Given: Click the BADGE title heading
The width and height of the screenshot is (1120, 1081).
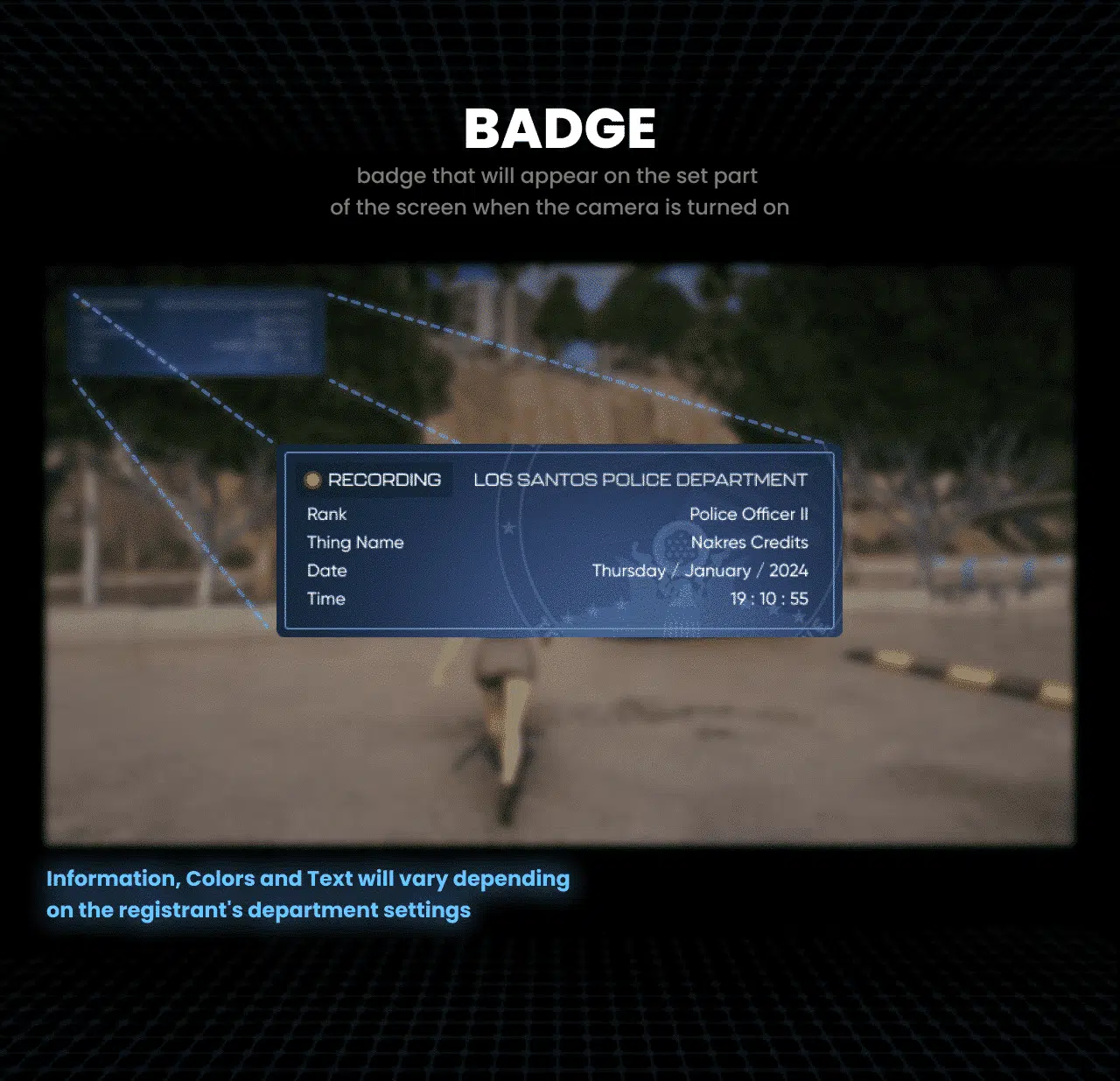Looking at the screenshot, I should click(x=559, y=127).
